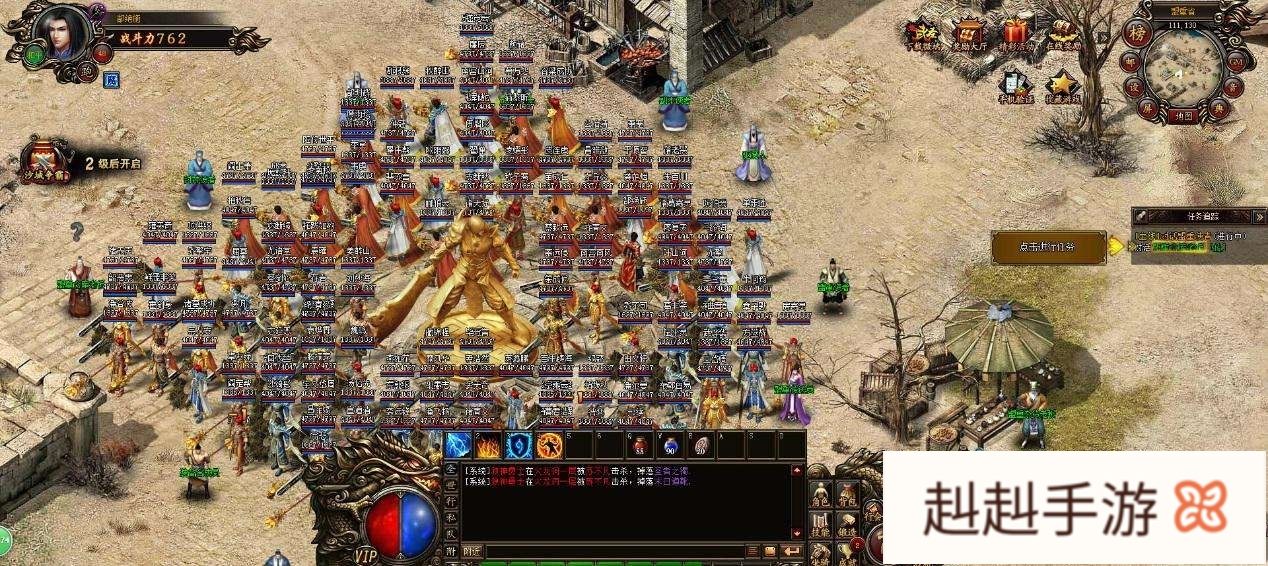Open the phone verification icon
This screenshot has width=1268, height=566.
coord(1014,87)
